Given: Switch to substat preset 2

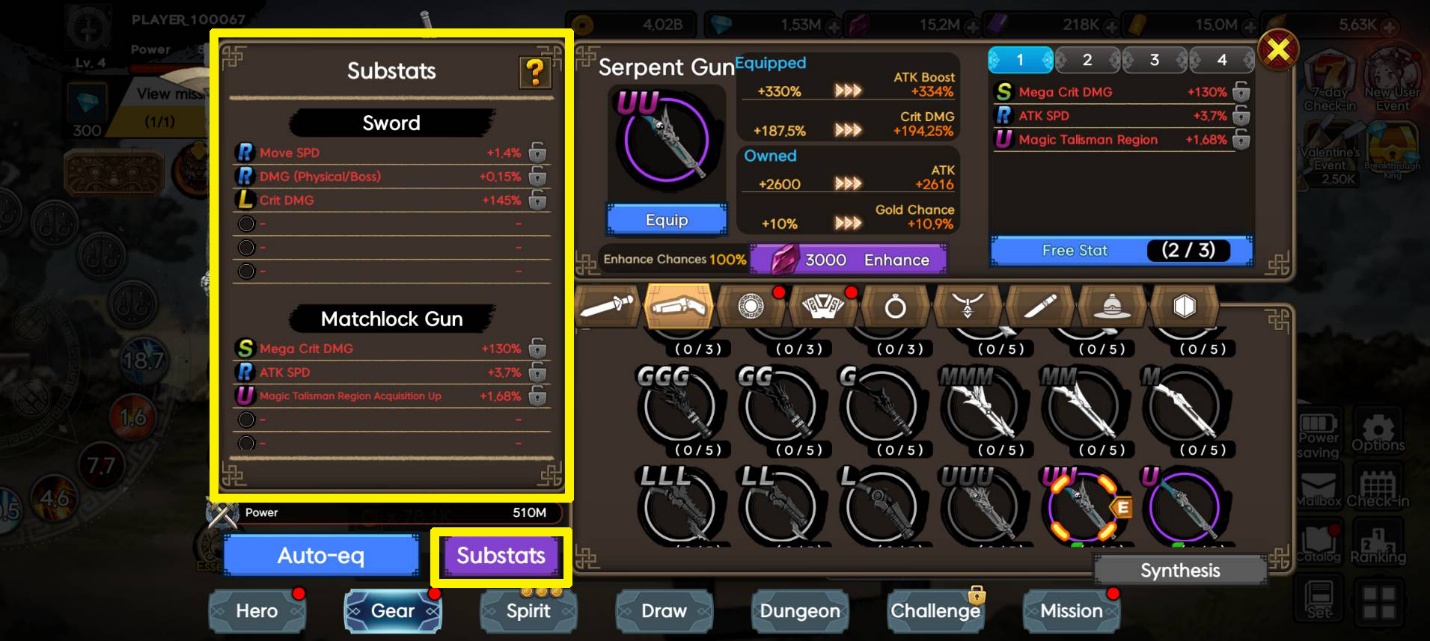Looking at the screenshot, I should pyautogui.click(x=1087, y=60).
